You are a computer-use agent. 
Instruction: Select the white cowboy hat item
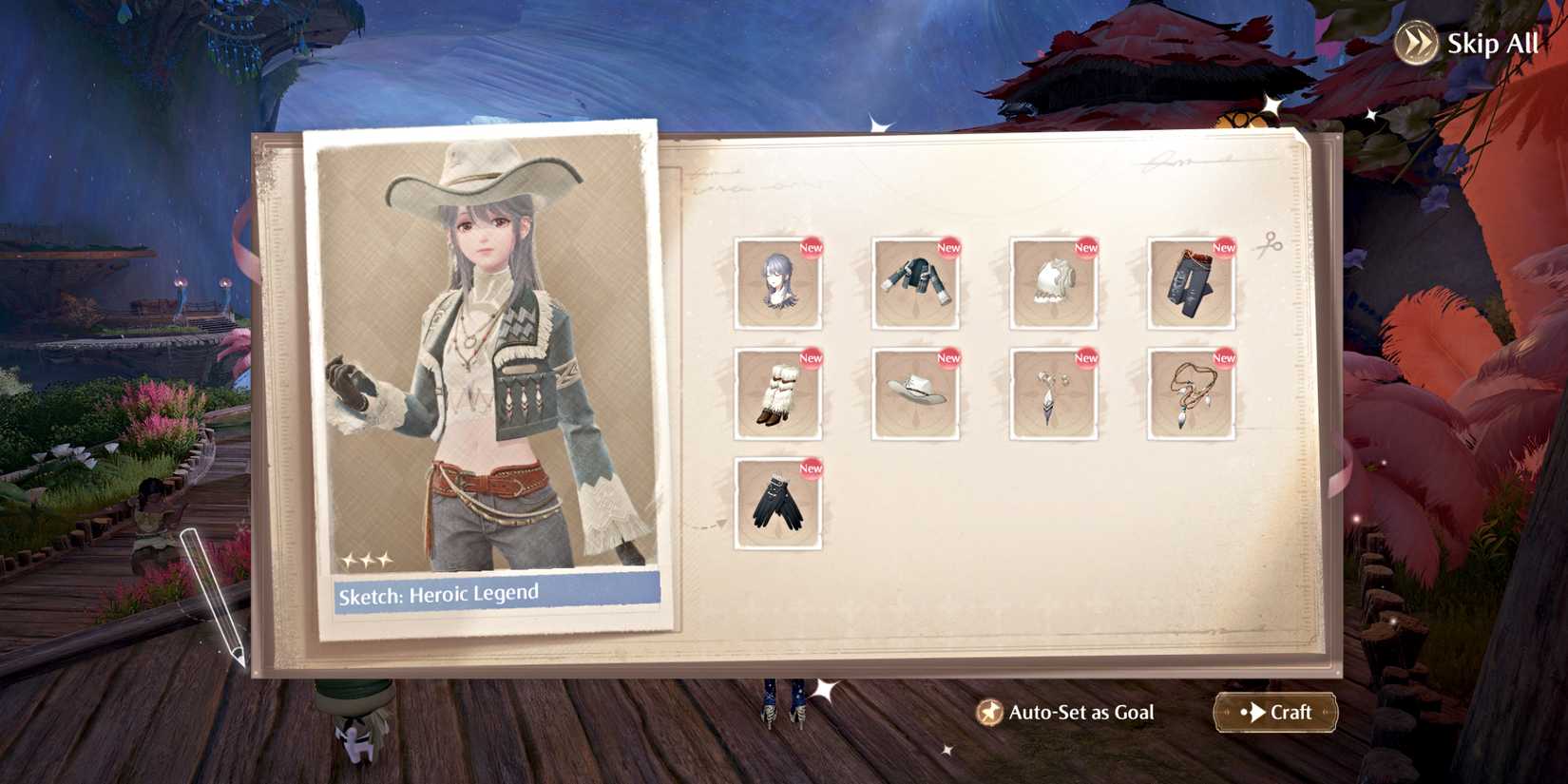[x=915, y=393]
